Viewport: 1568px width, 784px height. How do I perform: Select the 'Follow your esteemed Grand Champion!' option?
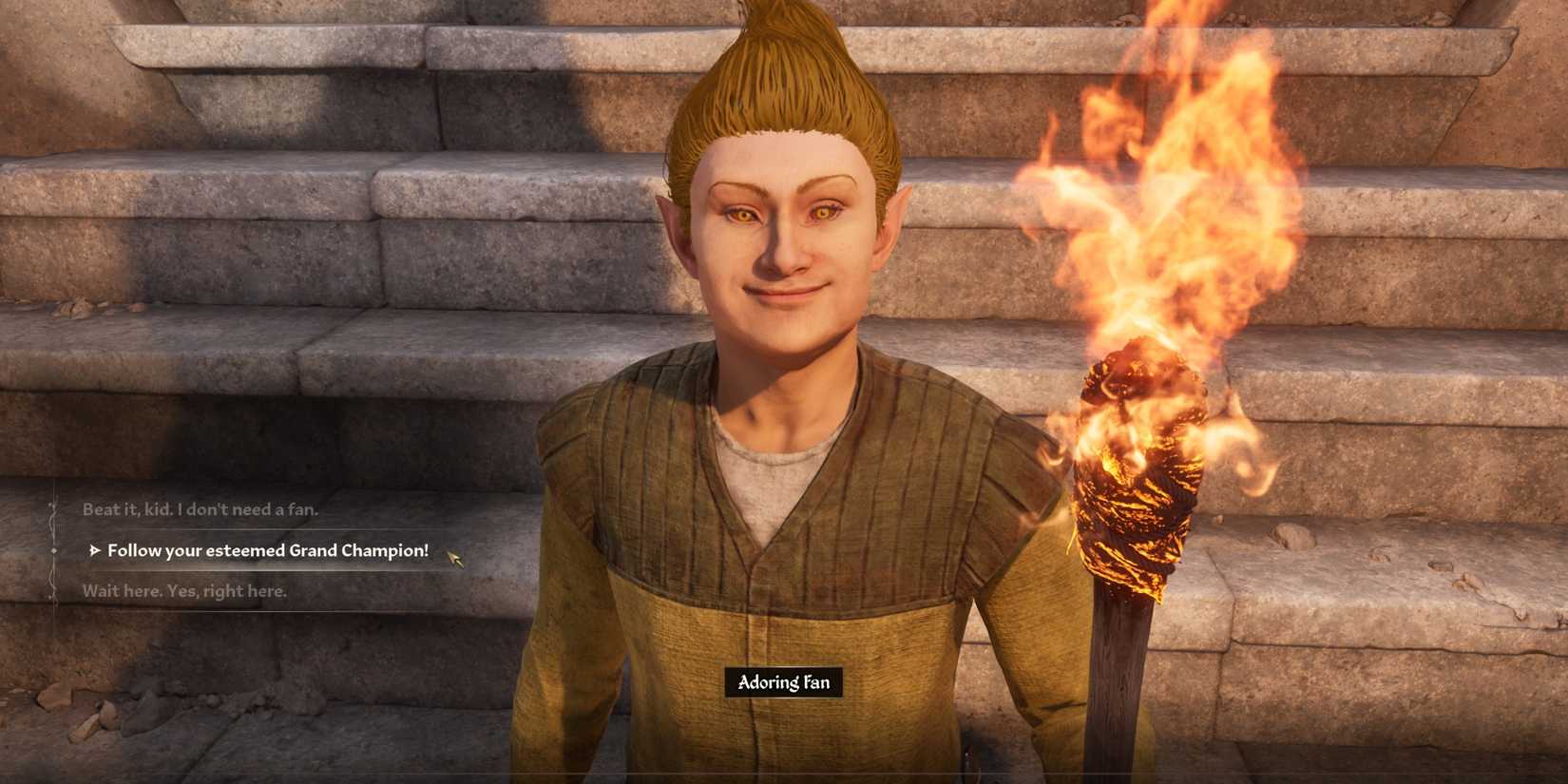click(269, 549)
